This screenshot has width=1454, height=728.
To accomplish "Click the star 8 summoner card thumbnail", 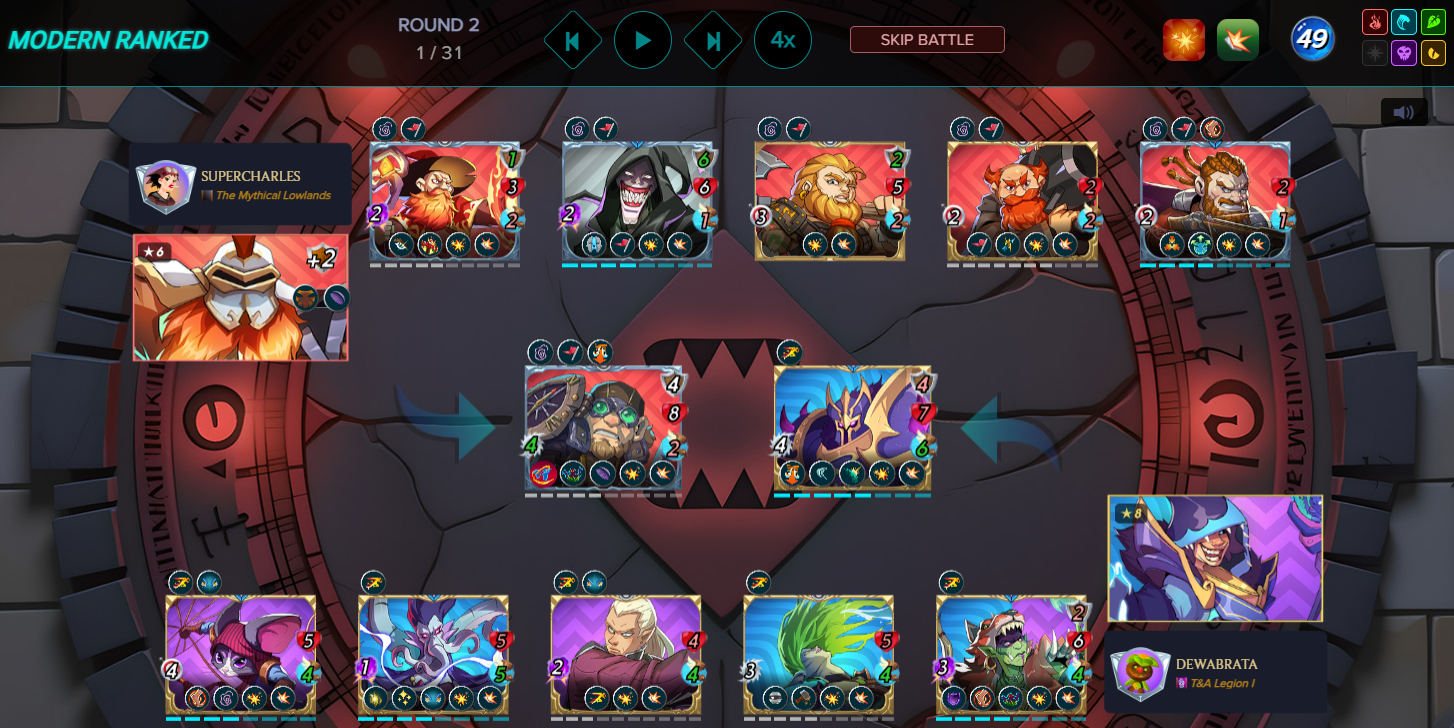I will point(1214,558).
